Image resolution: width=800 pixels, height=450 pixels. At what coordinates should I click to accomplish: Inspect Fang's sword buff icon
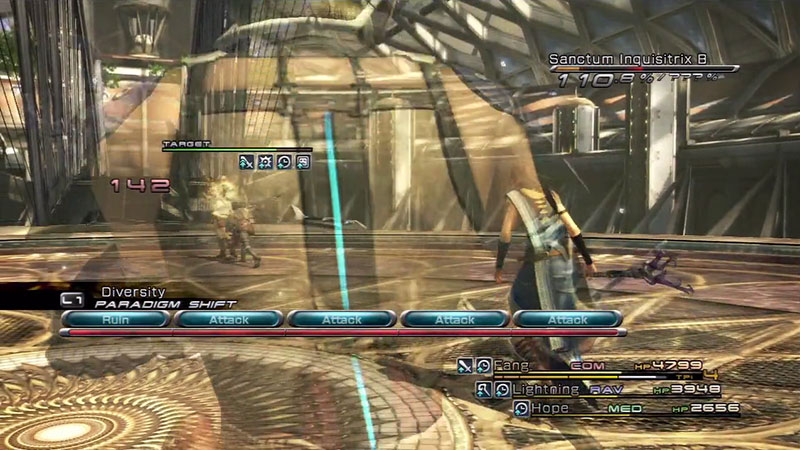pyautogui.click(x=465, y=366)
